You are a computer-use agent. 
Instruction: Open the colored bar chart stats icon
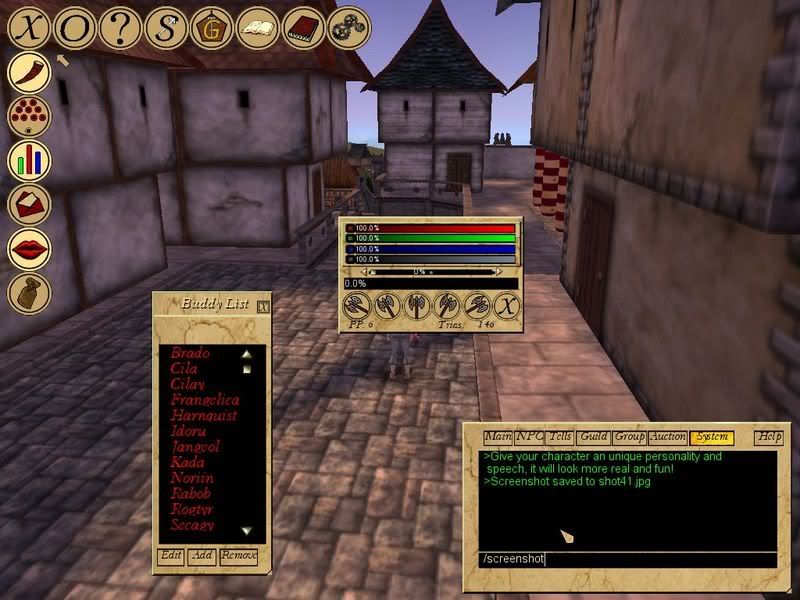coord(30,160)
